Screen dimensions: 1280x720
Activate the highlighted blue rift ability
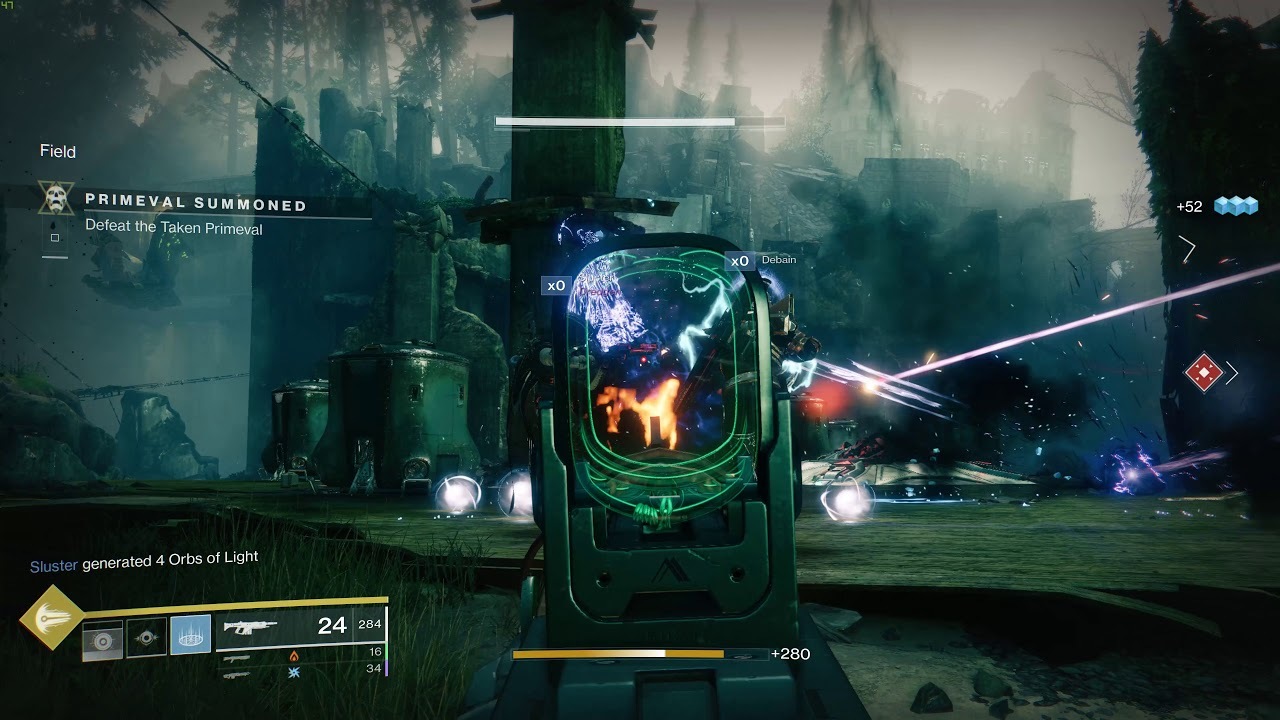[x=190, y=636]
